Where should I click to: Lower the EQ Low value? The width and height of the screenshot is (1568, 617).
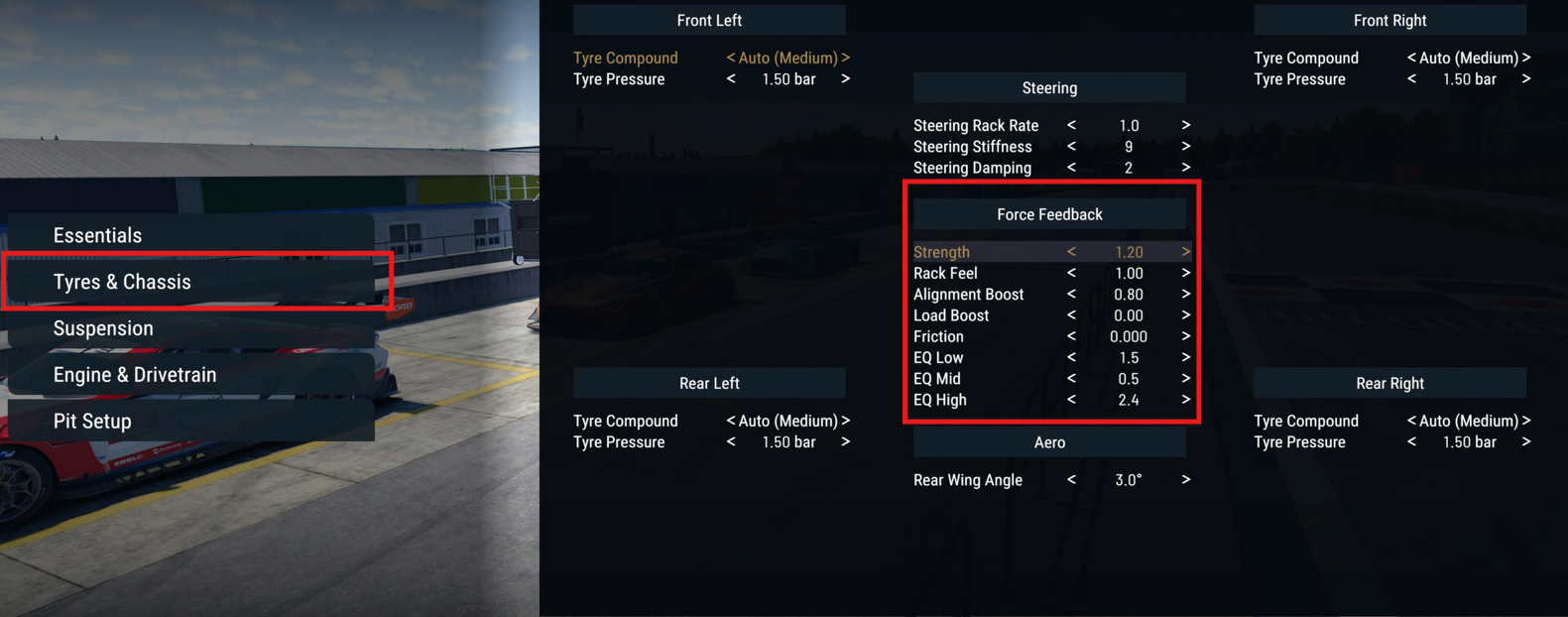point(1071,358)
